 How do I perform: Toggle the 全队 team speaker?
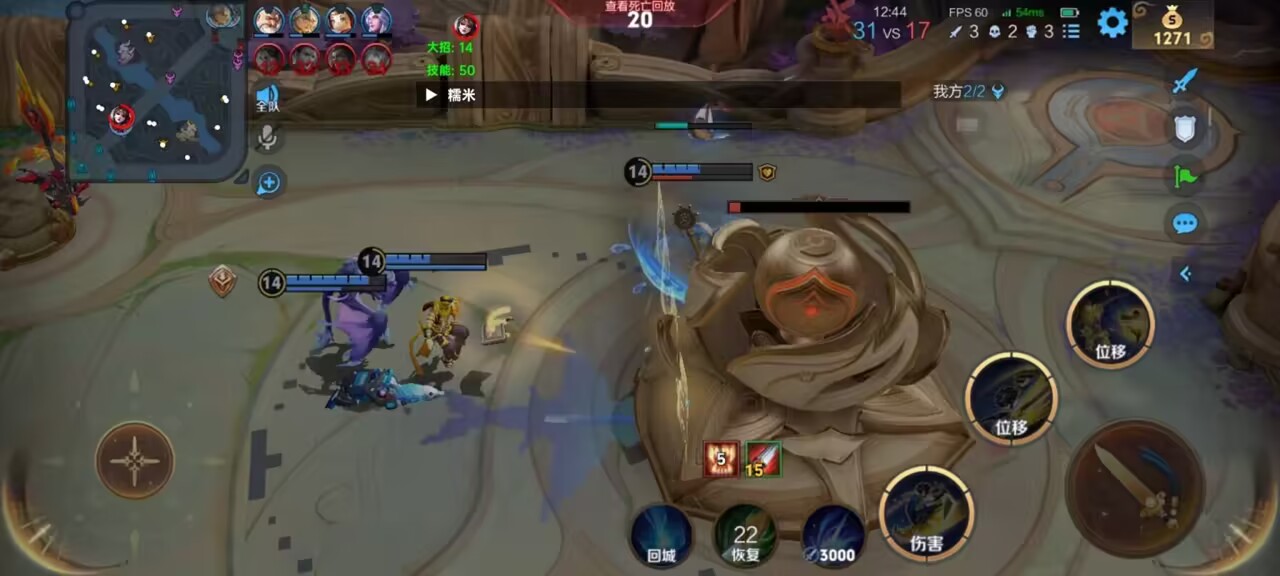coord(267,97)
